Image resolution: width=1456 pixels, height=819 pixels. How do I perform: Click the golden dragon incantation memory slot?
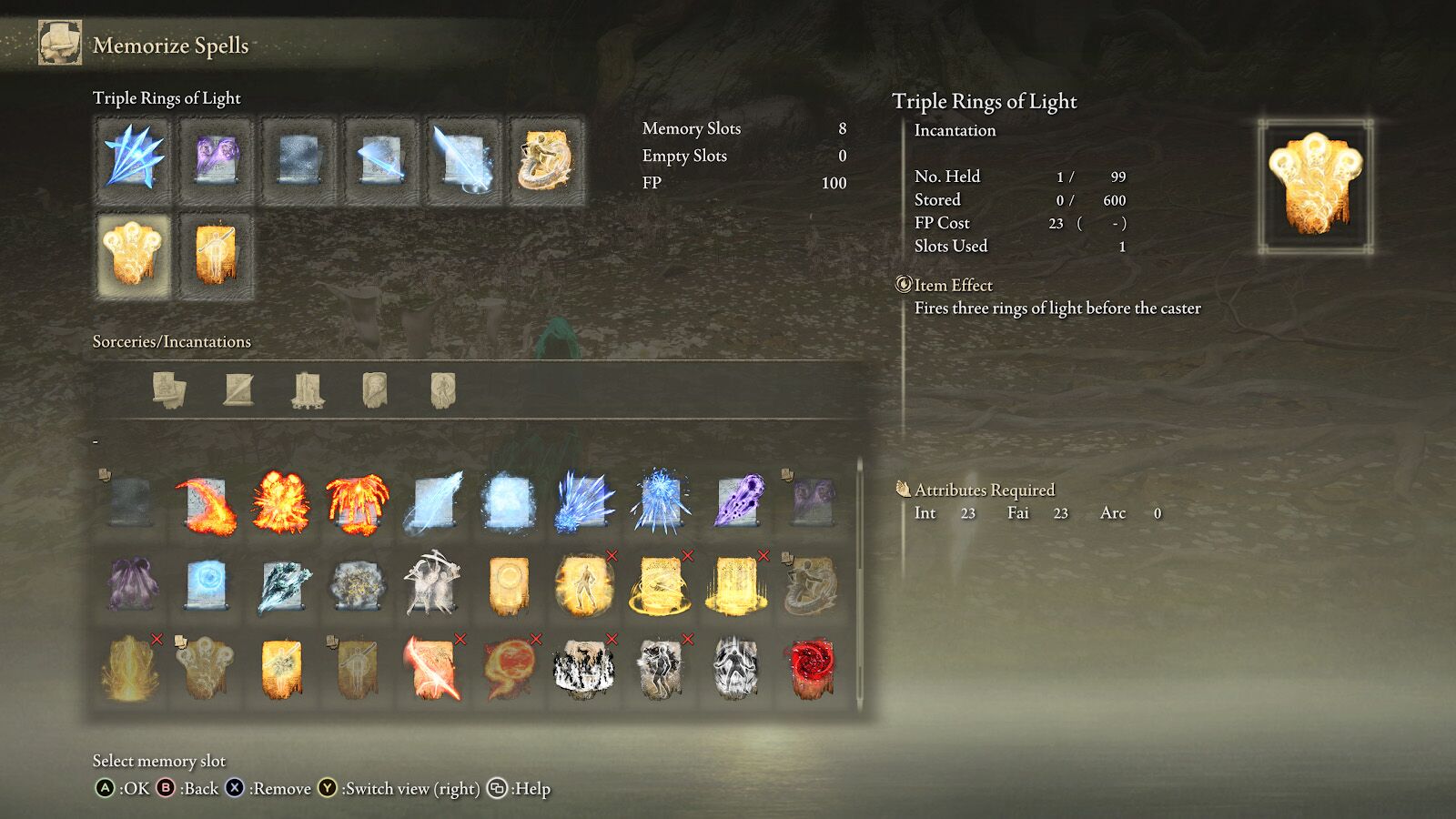point(546,159)
